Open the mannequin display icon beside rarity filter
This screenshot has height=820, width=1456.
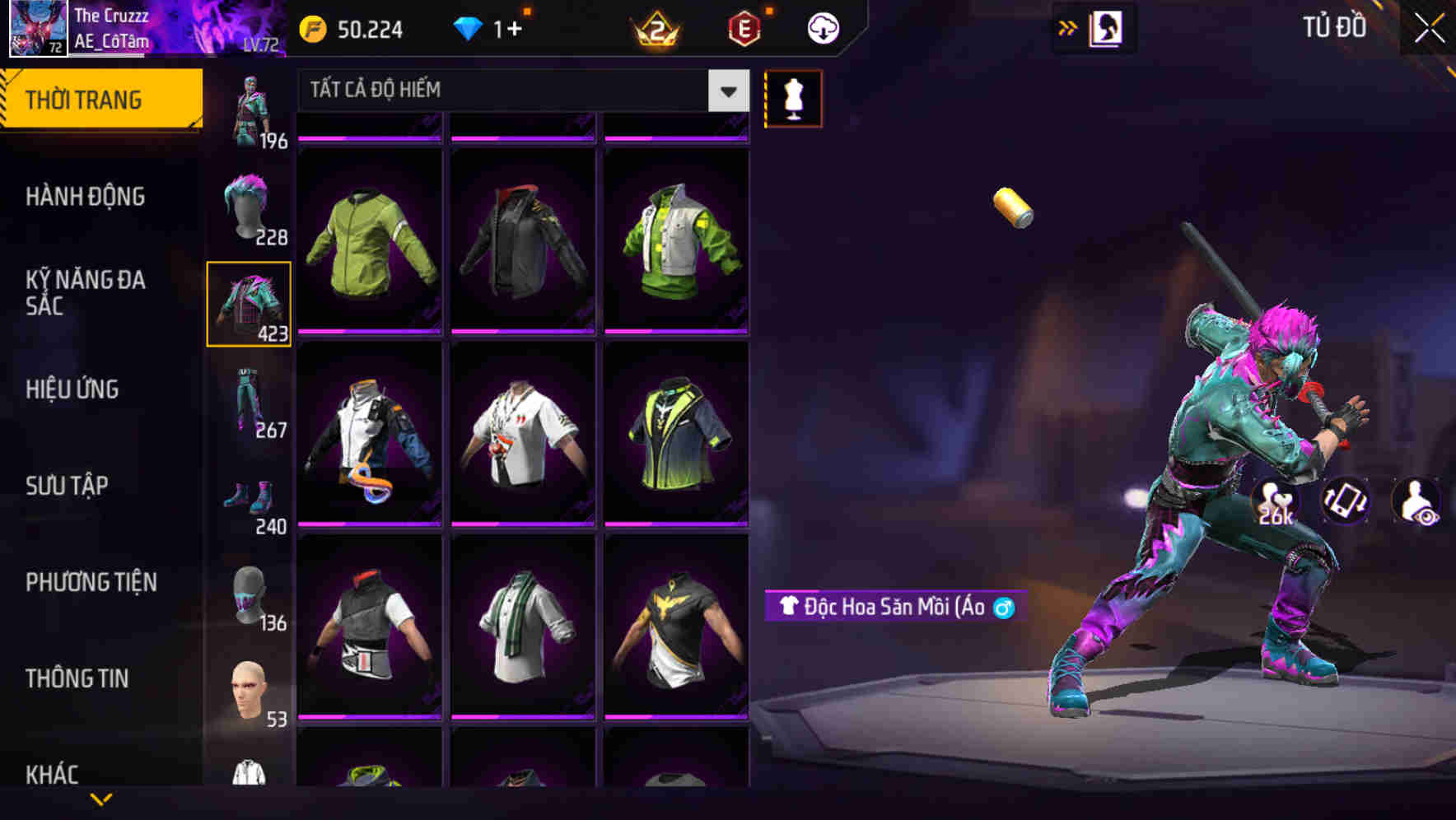[793, 98]
